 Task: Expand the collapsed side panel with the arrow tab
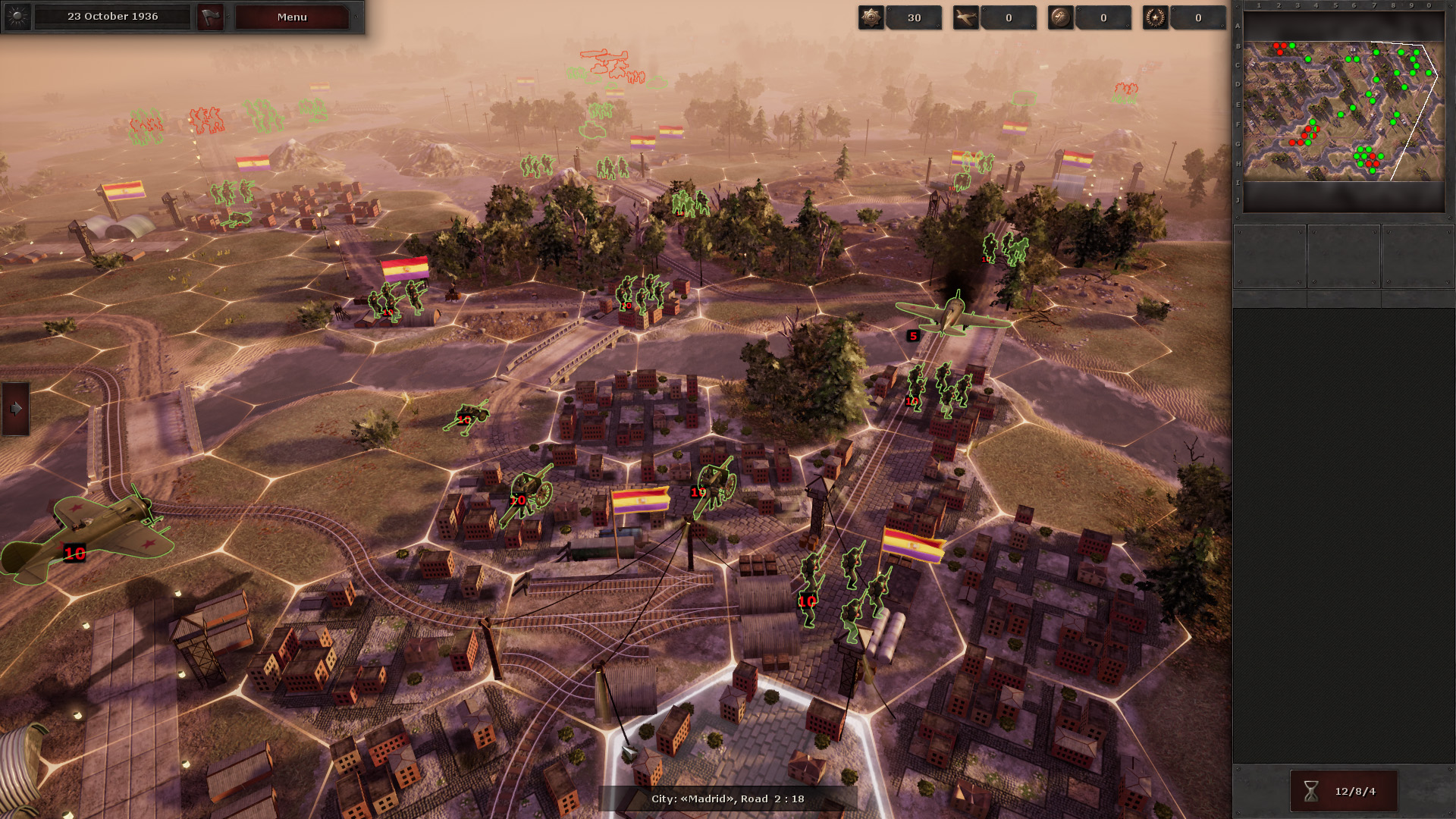[14, 408]
